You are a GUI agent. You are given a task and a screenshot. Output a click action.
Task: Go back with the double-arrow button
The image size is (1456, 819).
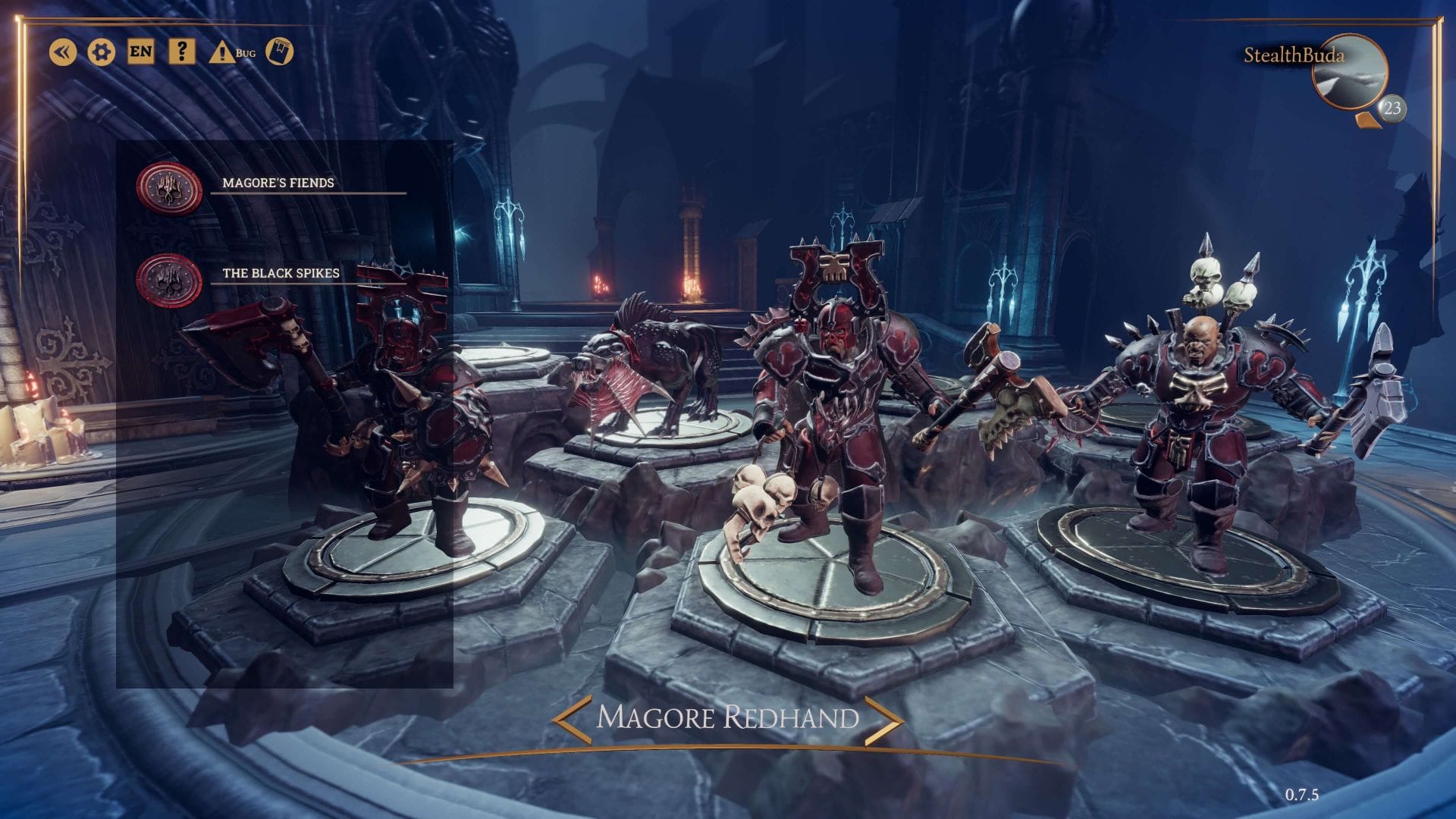(63, 52)
